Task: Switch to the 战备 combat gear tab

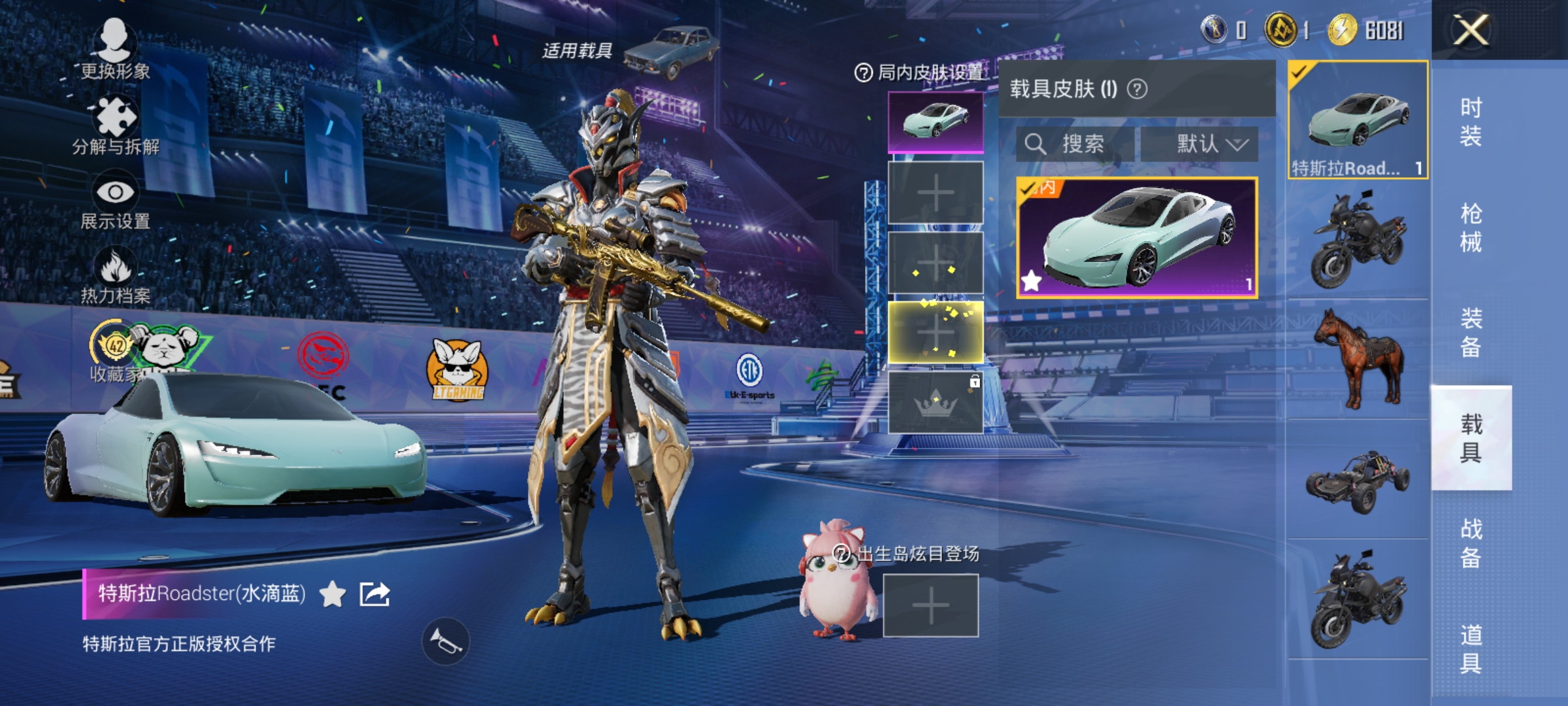Action: pos(1471,543)
